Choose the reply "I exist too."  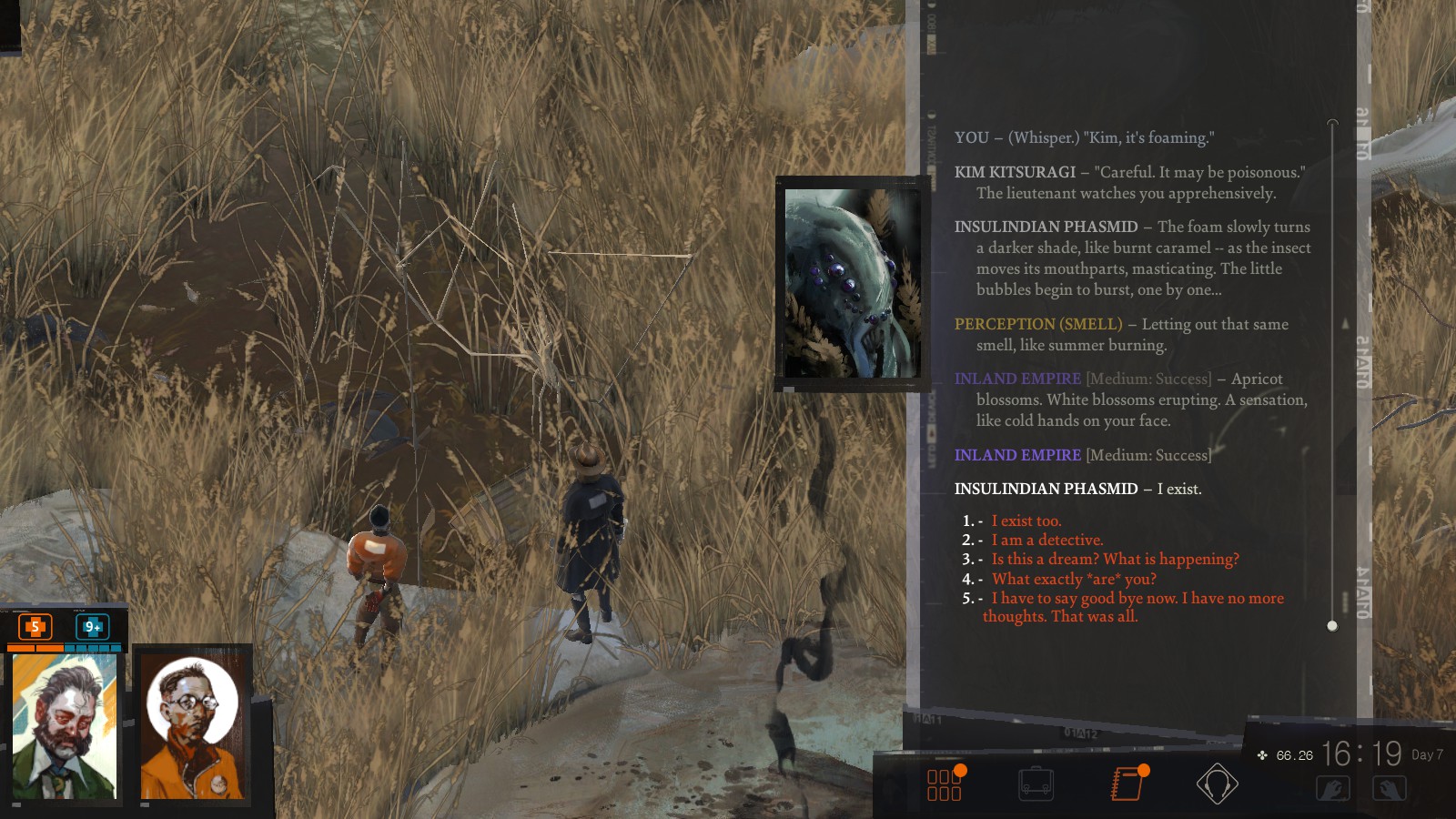tap(1026, 521)
